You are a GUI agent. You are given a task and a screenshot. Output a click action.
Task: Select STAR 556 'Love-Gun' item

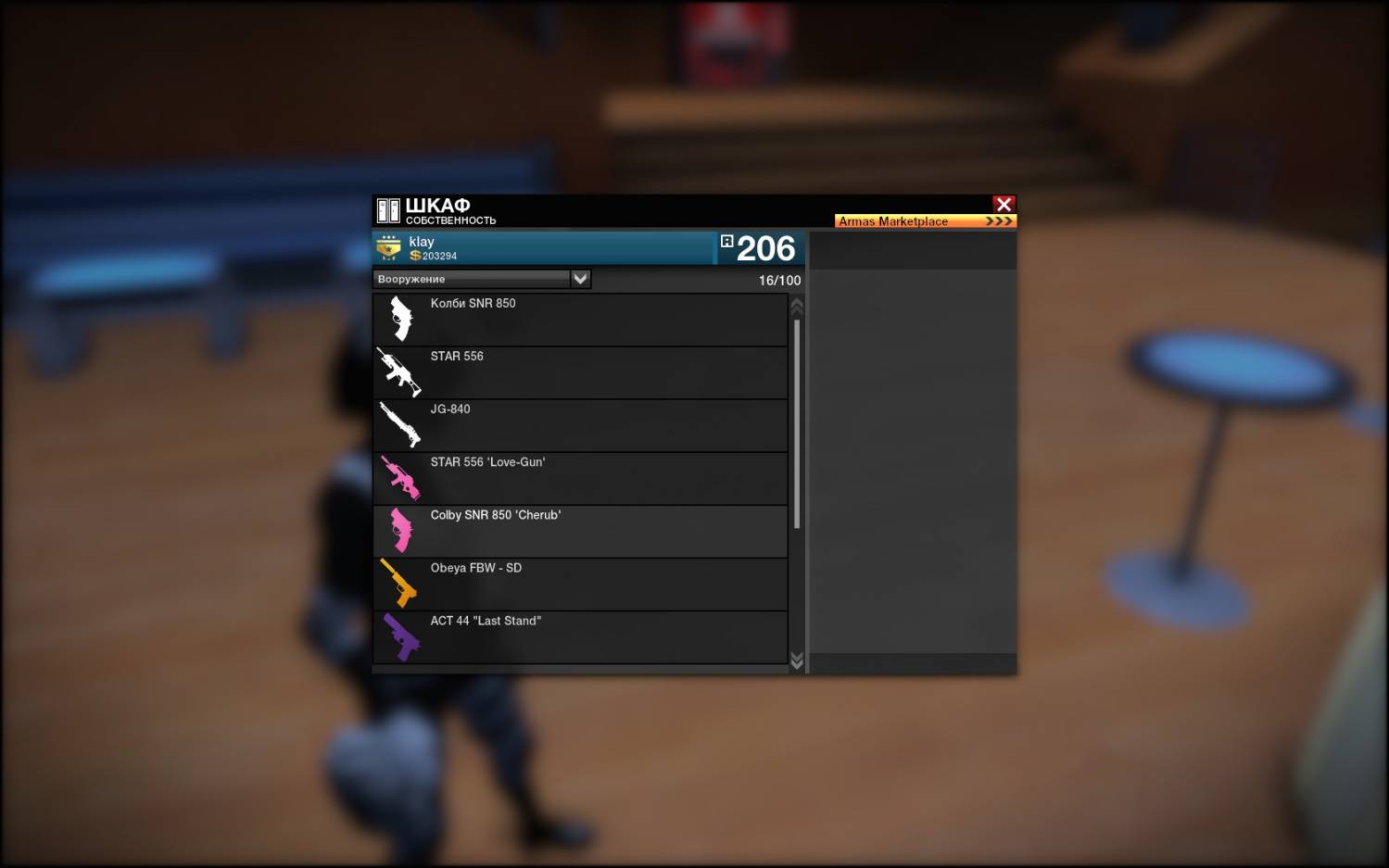pyautogui.click(x=580, y=478)
